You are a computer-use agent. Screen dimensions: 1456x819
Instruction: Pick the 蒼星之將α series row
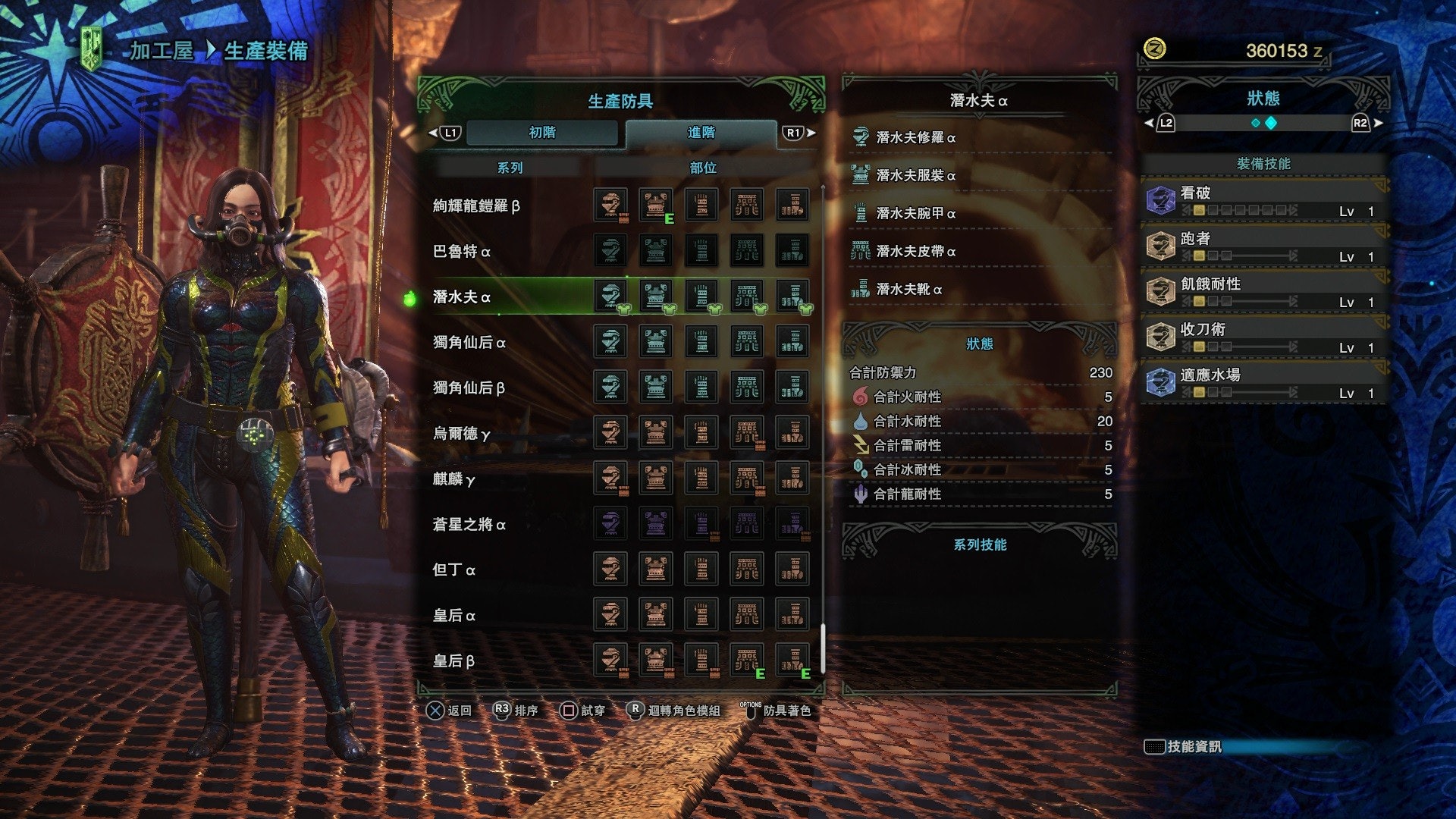point(469,524)
